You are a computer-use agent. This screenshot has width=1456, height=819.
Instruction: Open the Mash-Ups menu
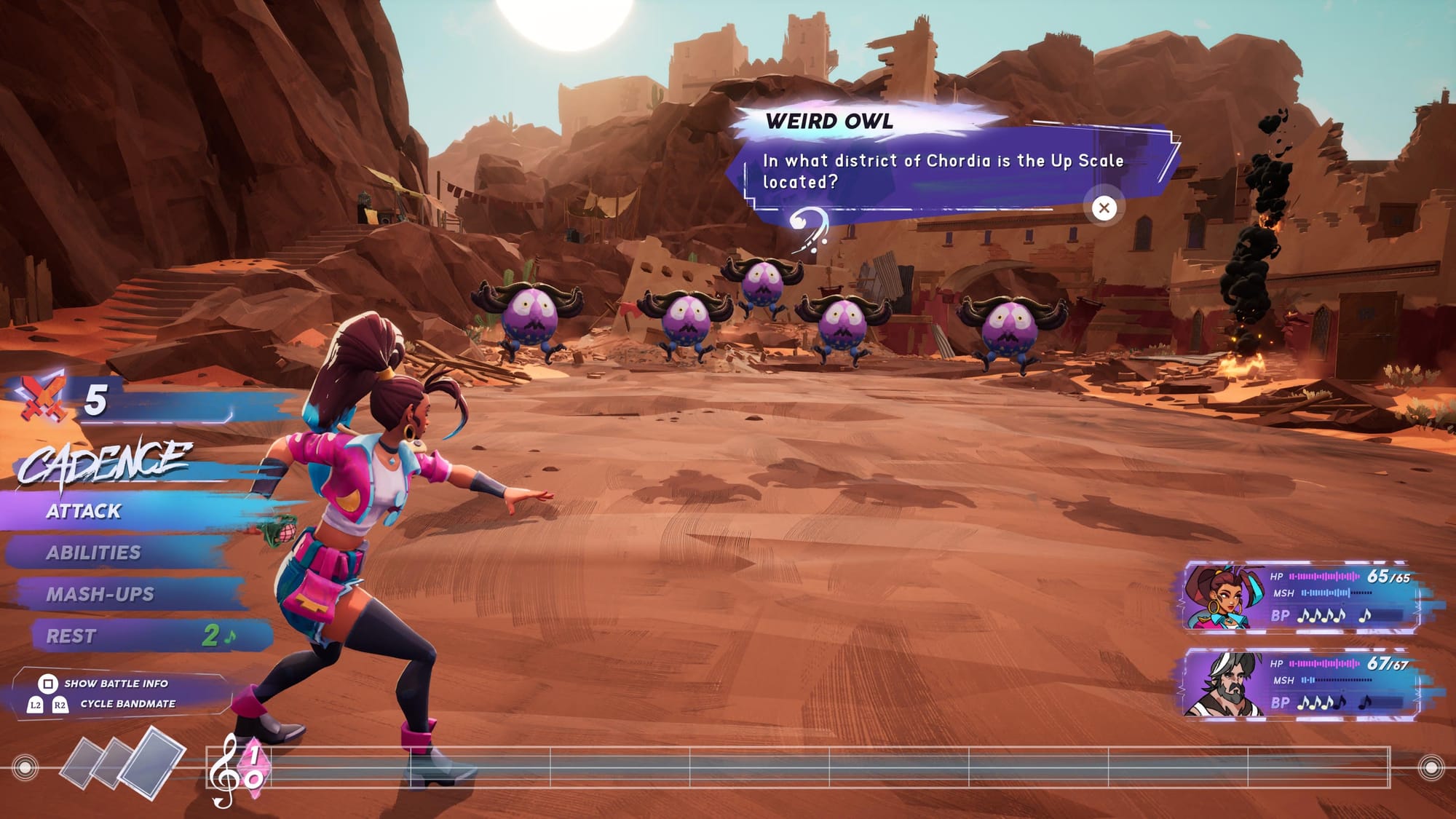point(100,594)
